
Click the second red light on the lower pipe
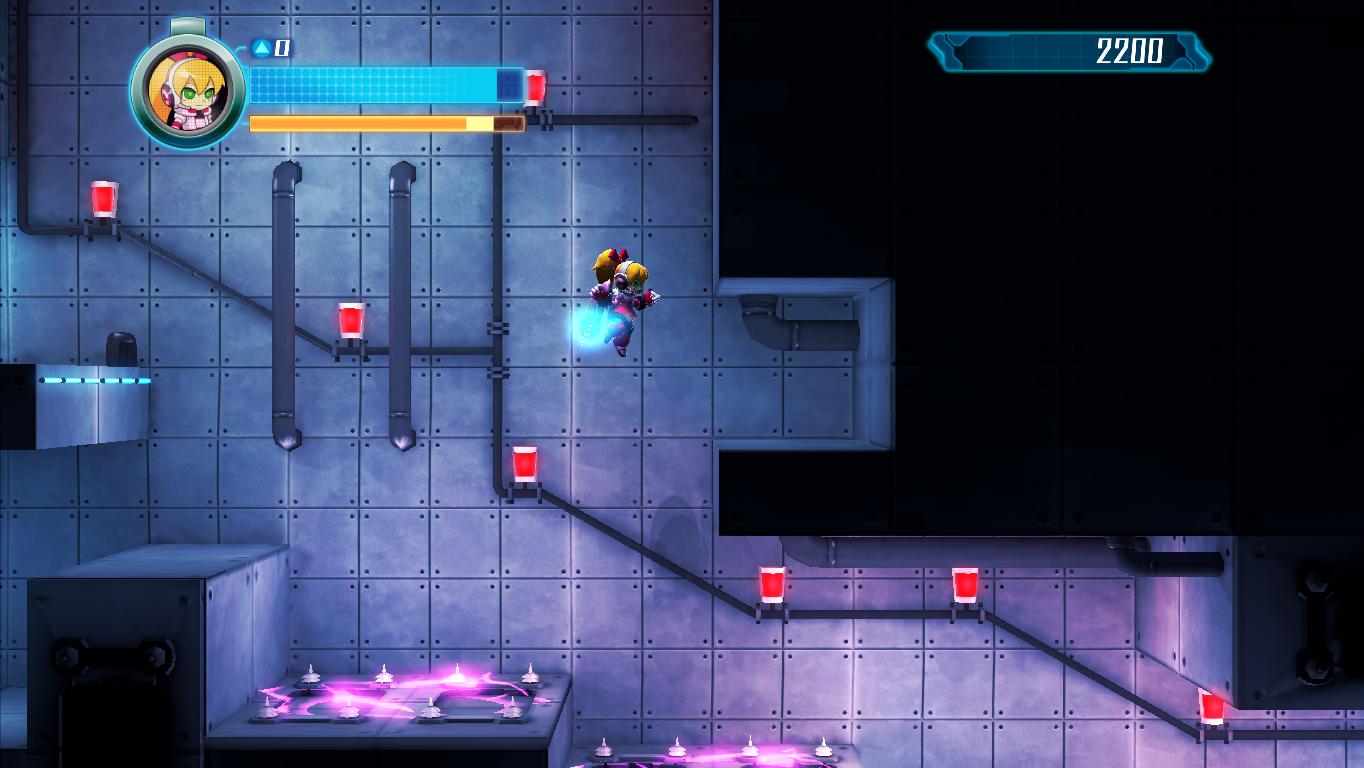pyautogui.click(x=964, y=583)
